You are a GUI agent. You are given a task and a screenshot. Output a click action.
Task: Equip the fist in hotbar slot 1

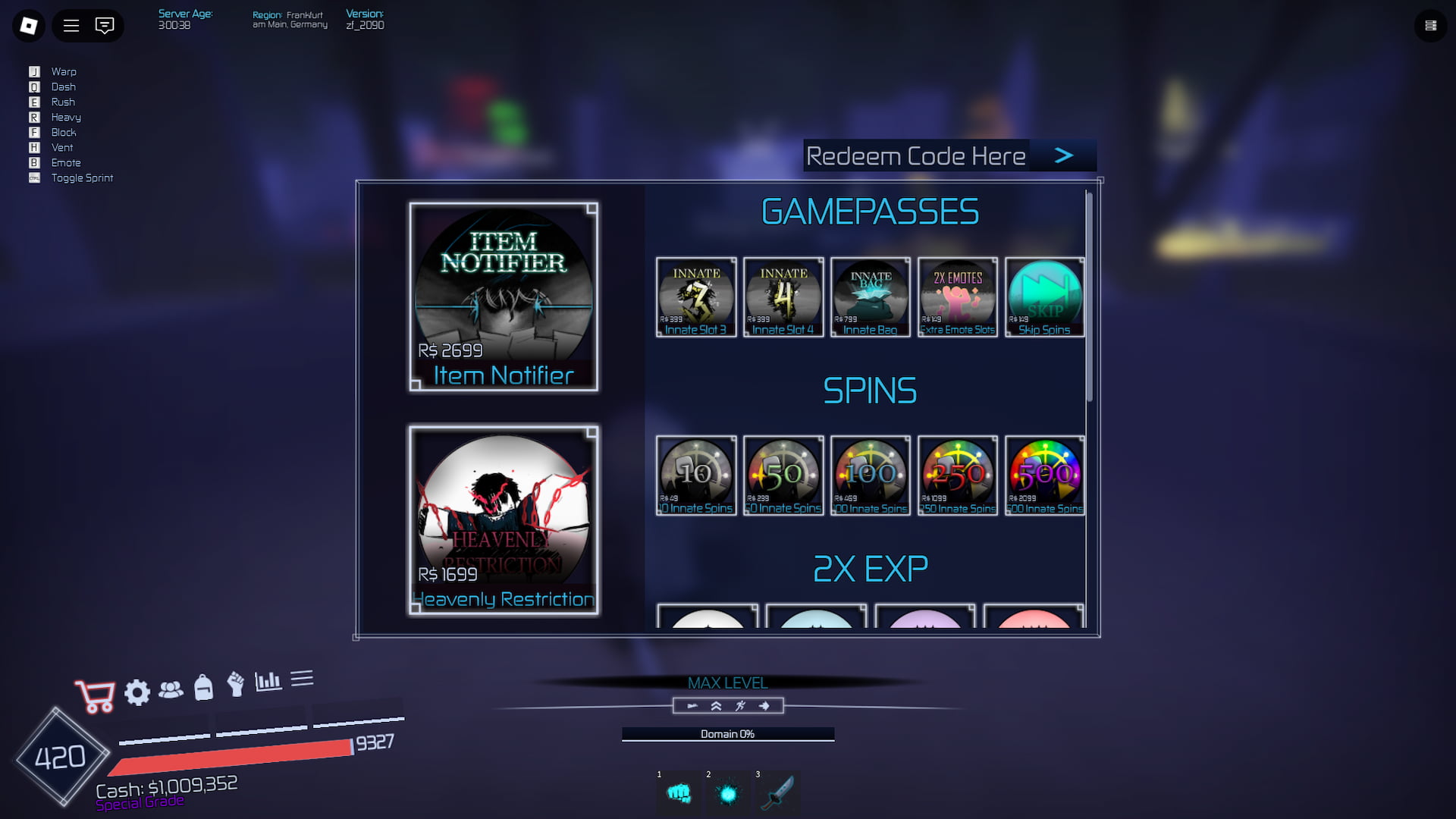pyautogui.click(x=679, y=793)
